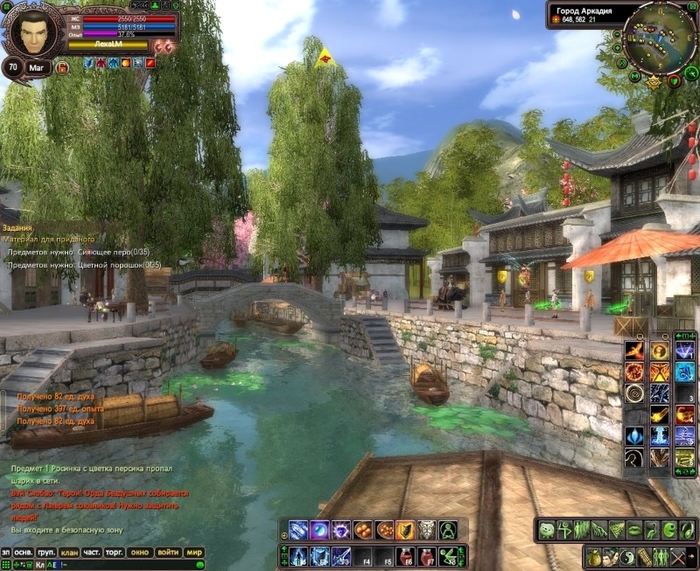Use the red potion hotbar slot

(x=407, y=555)
